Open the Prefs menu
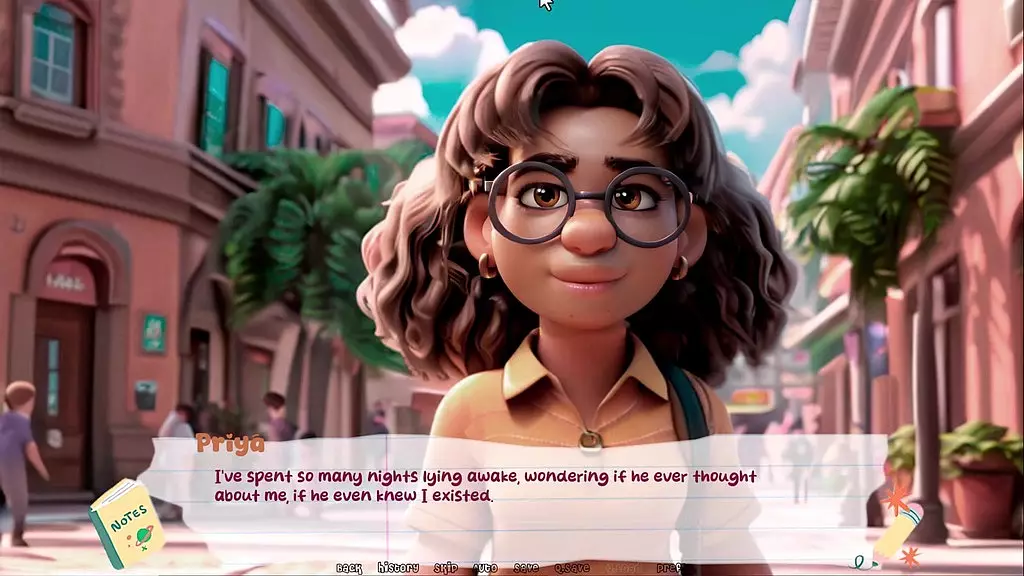 tap(669, 568)
